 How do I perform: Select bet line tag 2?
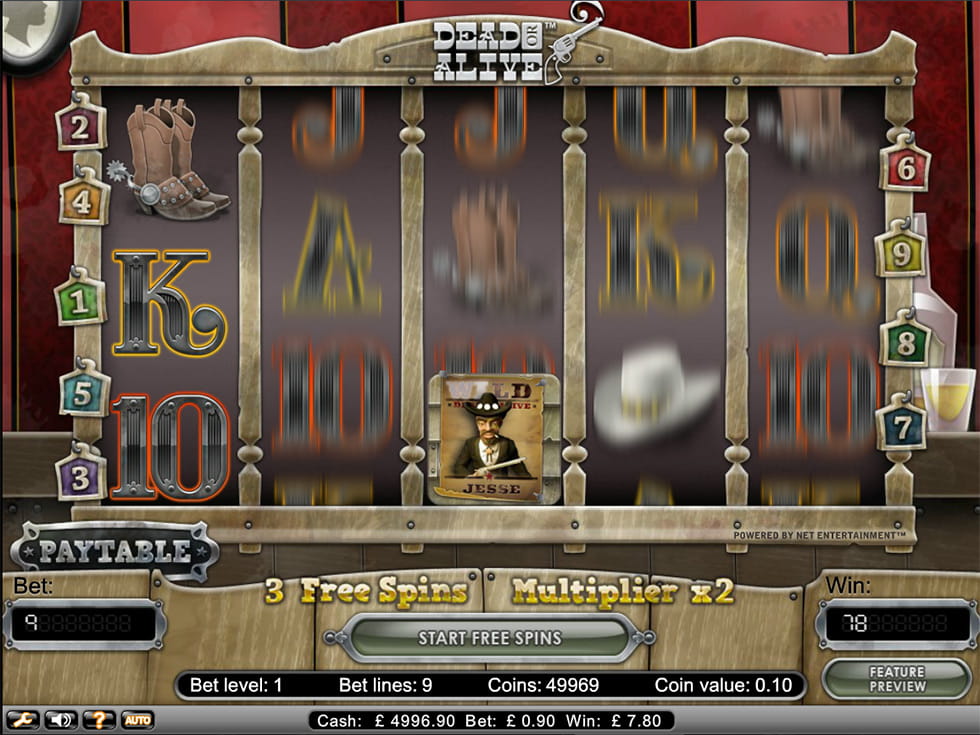pyautogui.click(x=81, y=126)
